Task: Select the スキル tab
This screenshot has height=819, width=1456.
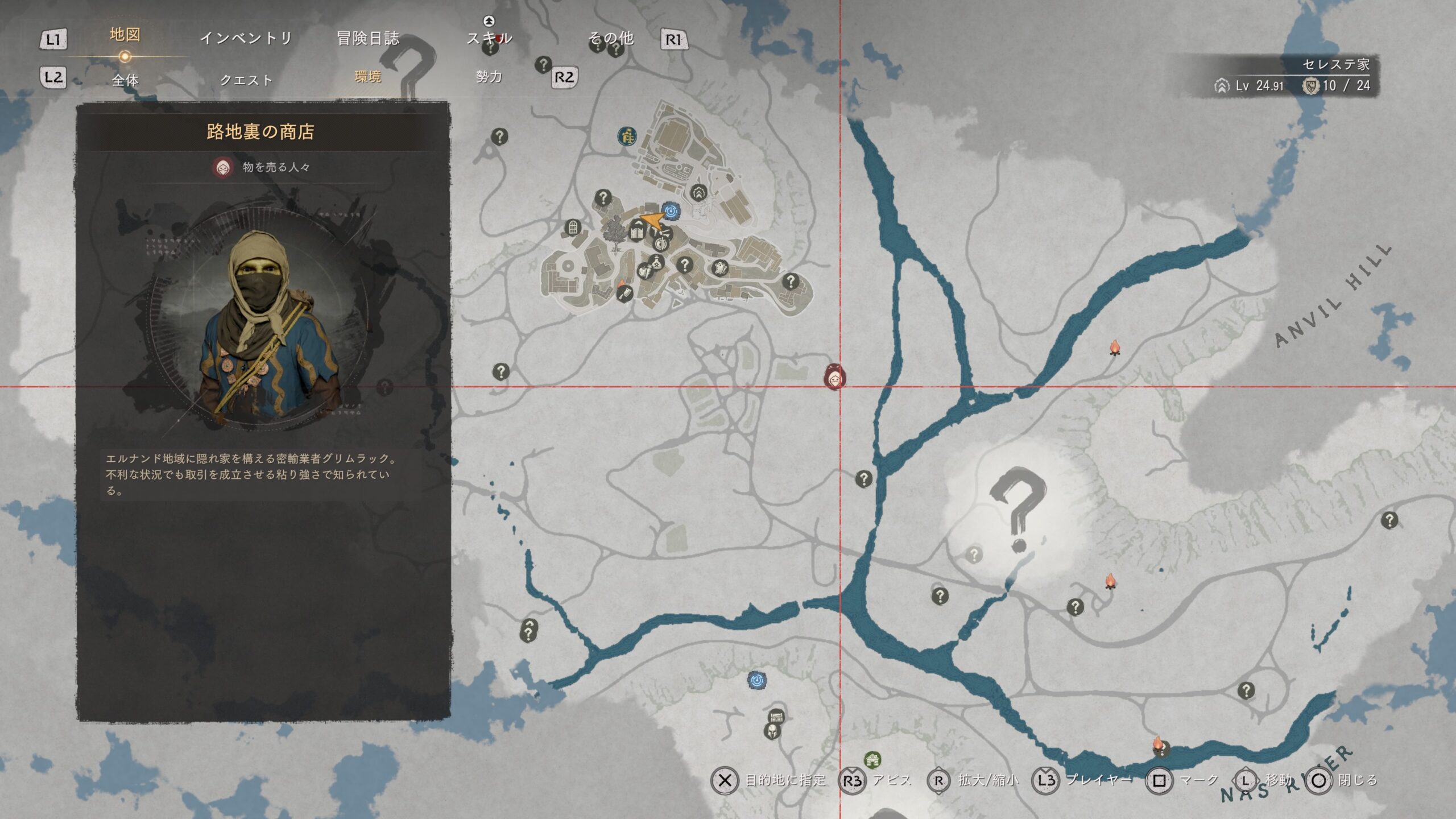Action: coord(489,38)
